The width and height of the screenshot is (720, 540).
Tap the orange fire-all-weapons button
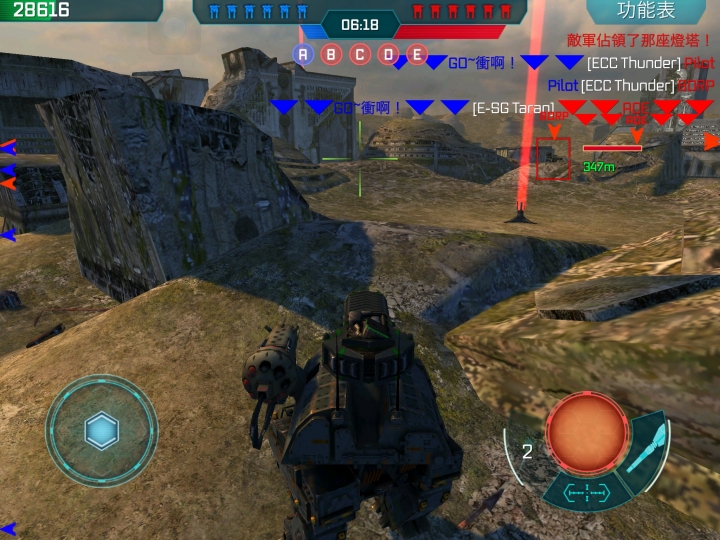click(x=585, y=433)
